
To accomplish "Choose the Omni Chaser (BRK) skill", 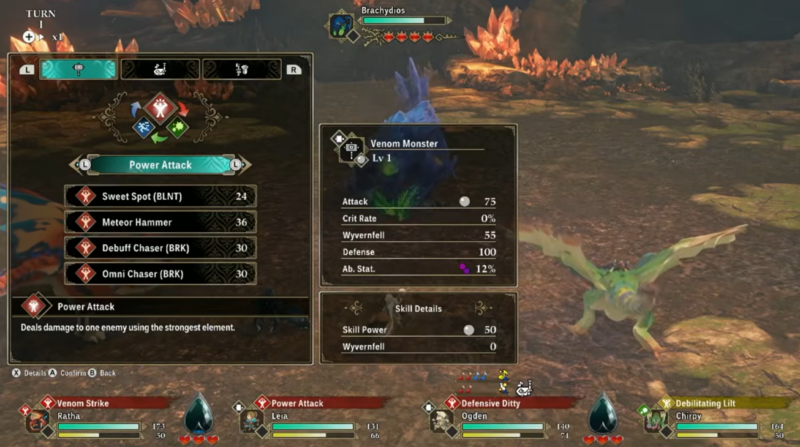I will (160, 273).
